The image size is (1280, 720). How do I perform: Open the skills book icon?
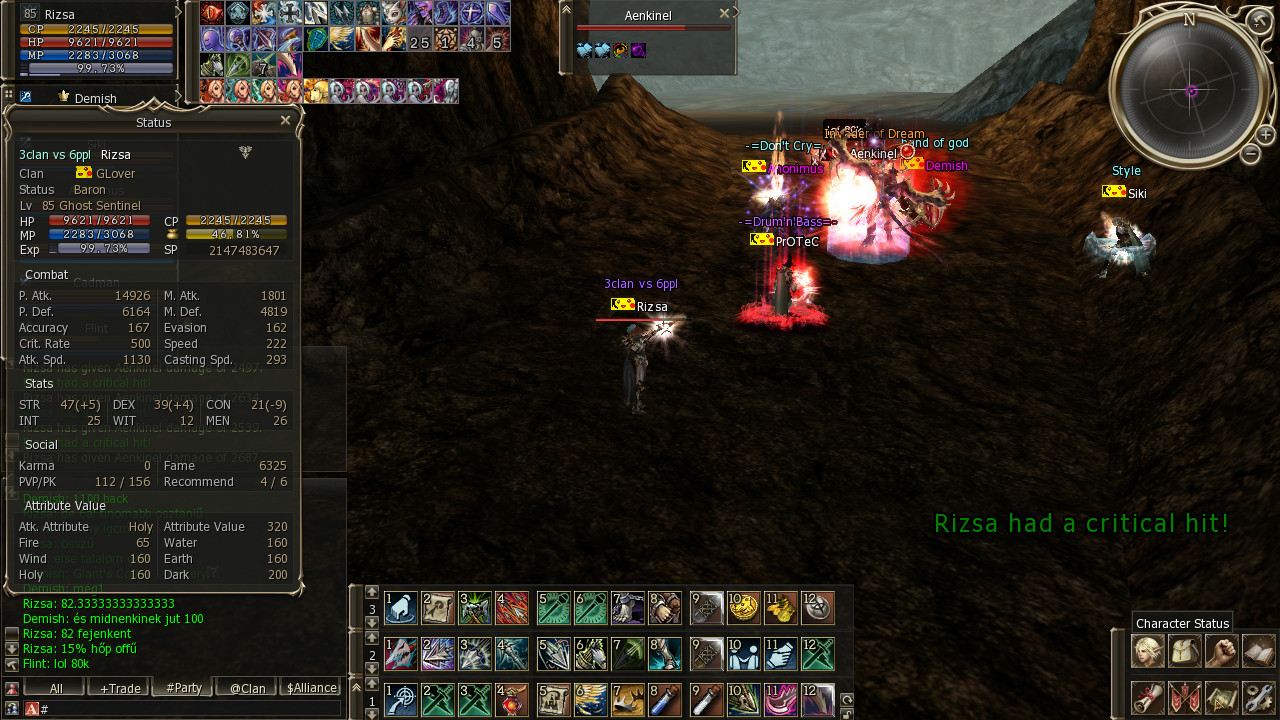(x=1259, y=651)
